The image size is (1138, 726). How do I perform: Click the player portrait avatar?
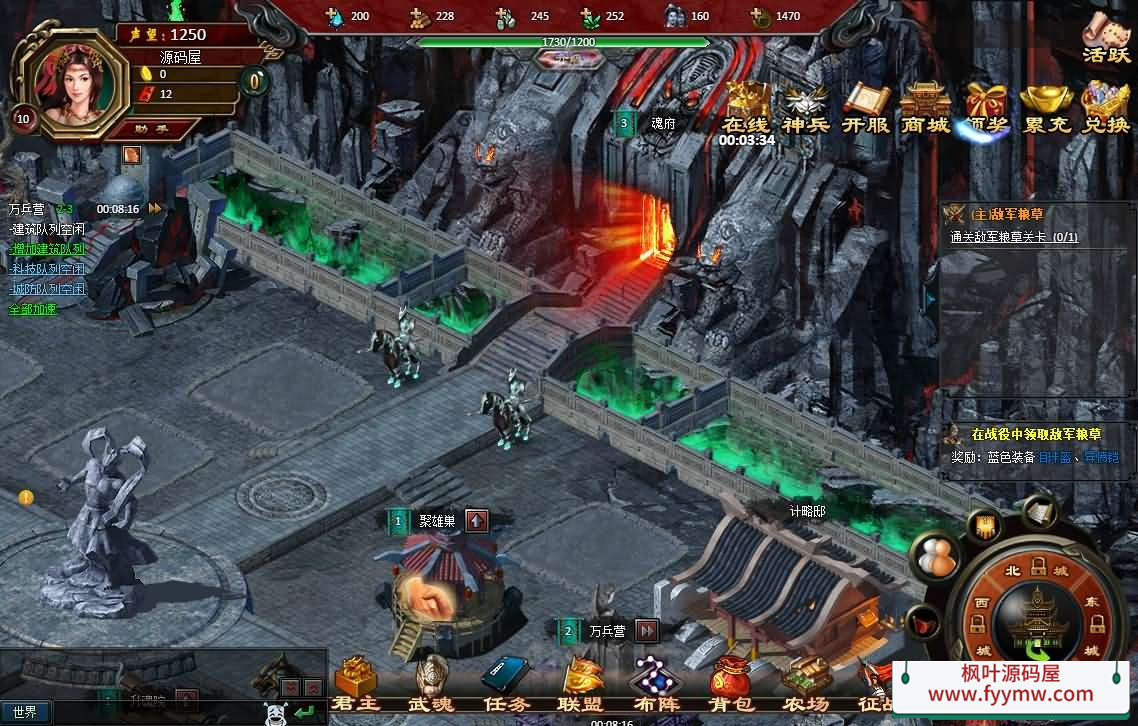click(69, 79)
